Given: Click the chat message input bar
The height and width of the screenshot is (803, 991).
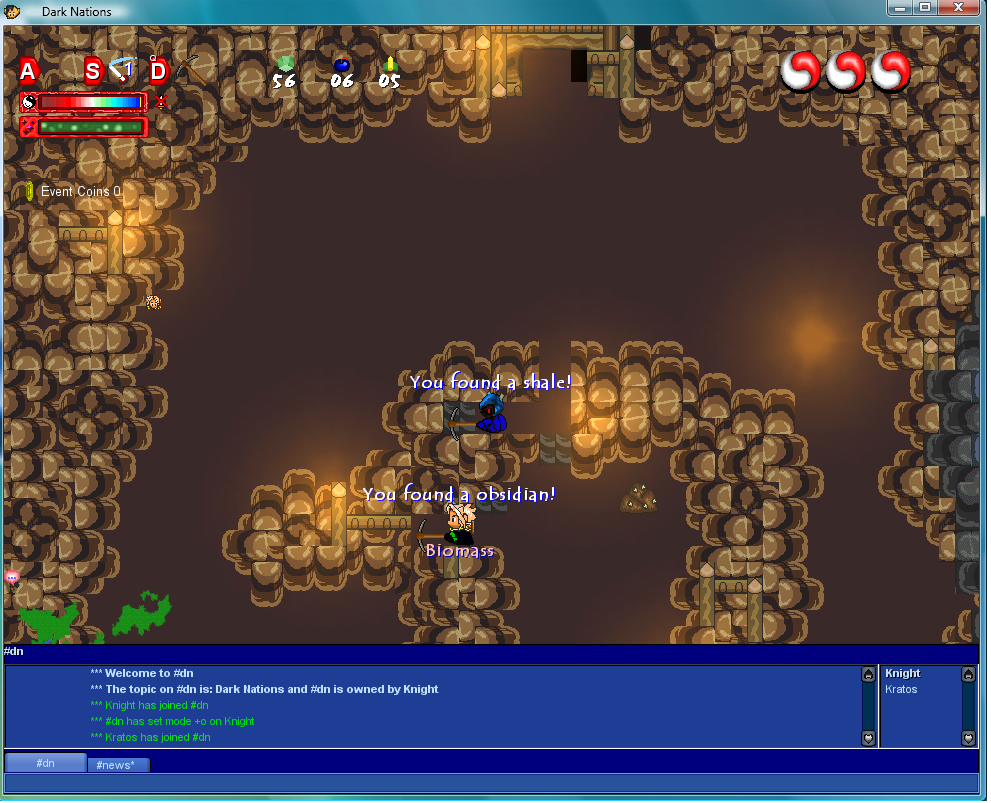Looking at the screenshot, I should 490,784.
